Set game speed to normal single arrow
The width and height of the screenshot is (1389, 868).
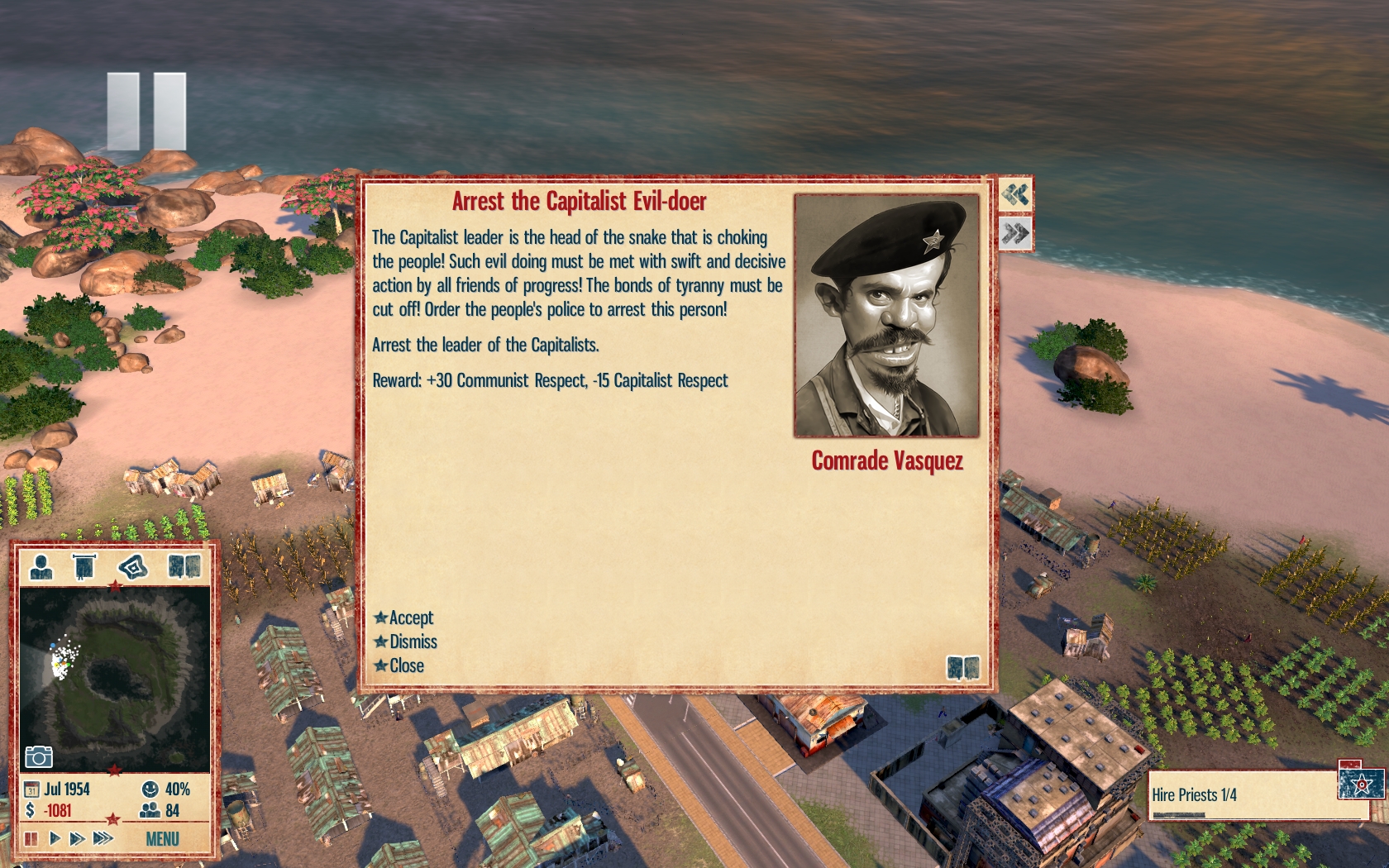tap(55, 838)
